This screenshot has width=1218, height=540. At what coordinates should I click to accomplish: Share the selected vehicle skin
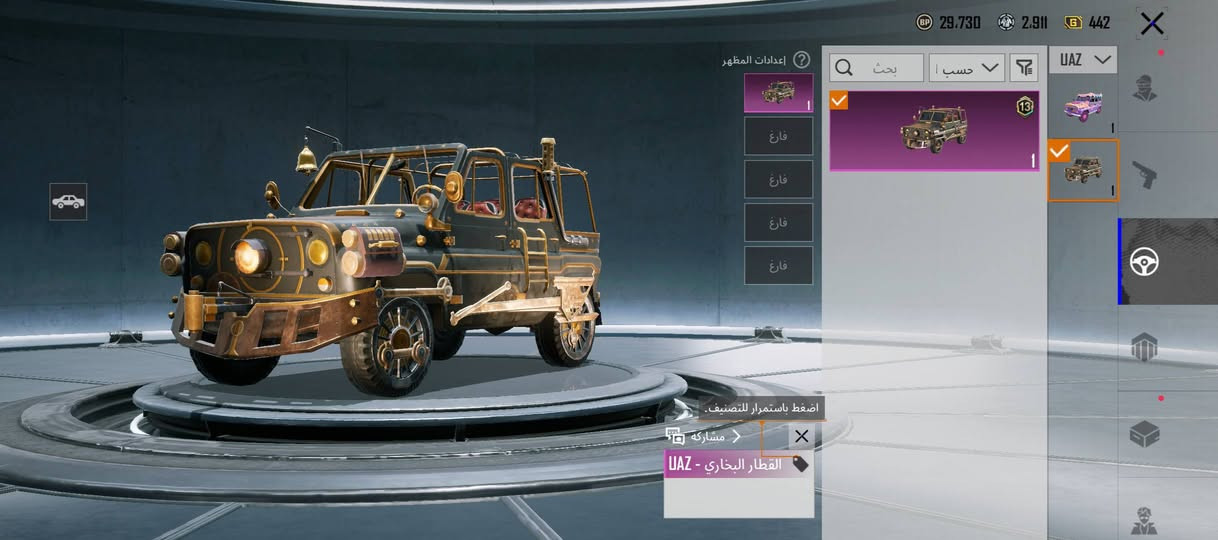pyautogui.click(x=704, y=436)
